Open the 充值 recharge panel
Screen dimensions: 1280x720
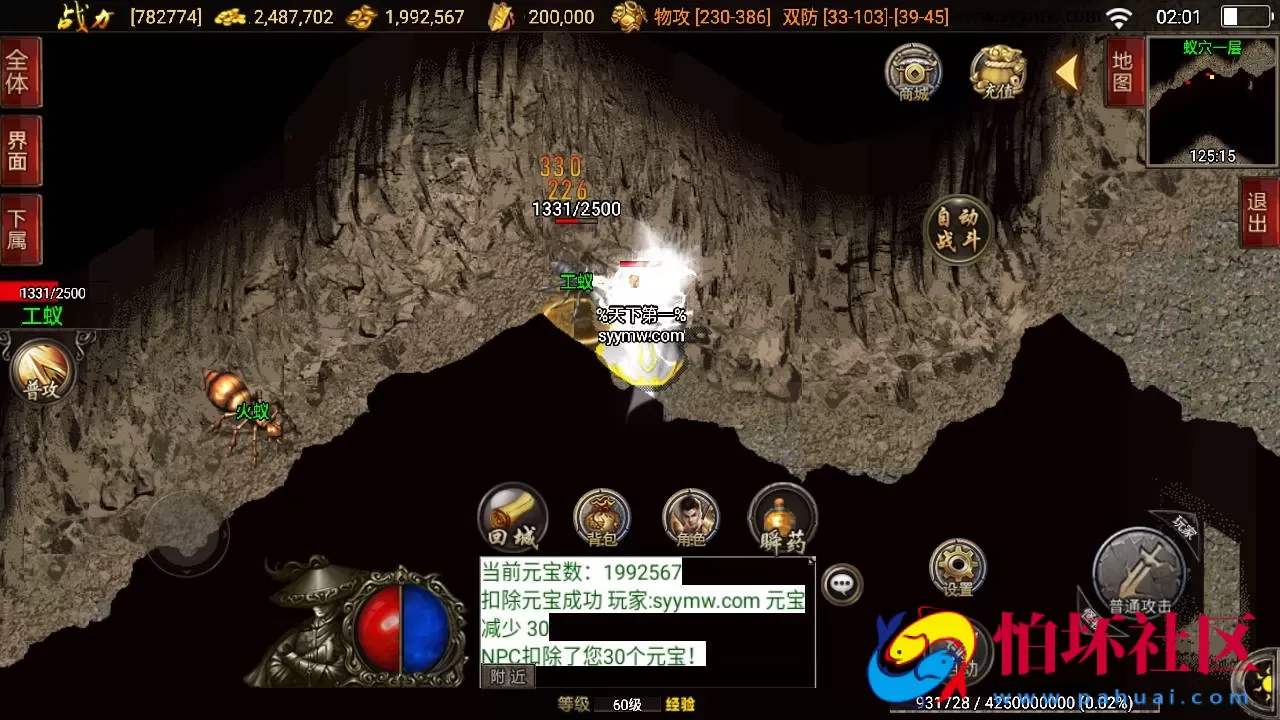click(997, 74)
